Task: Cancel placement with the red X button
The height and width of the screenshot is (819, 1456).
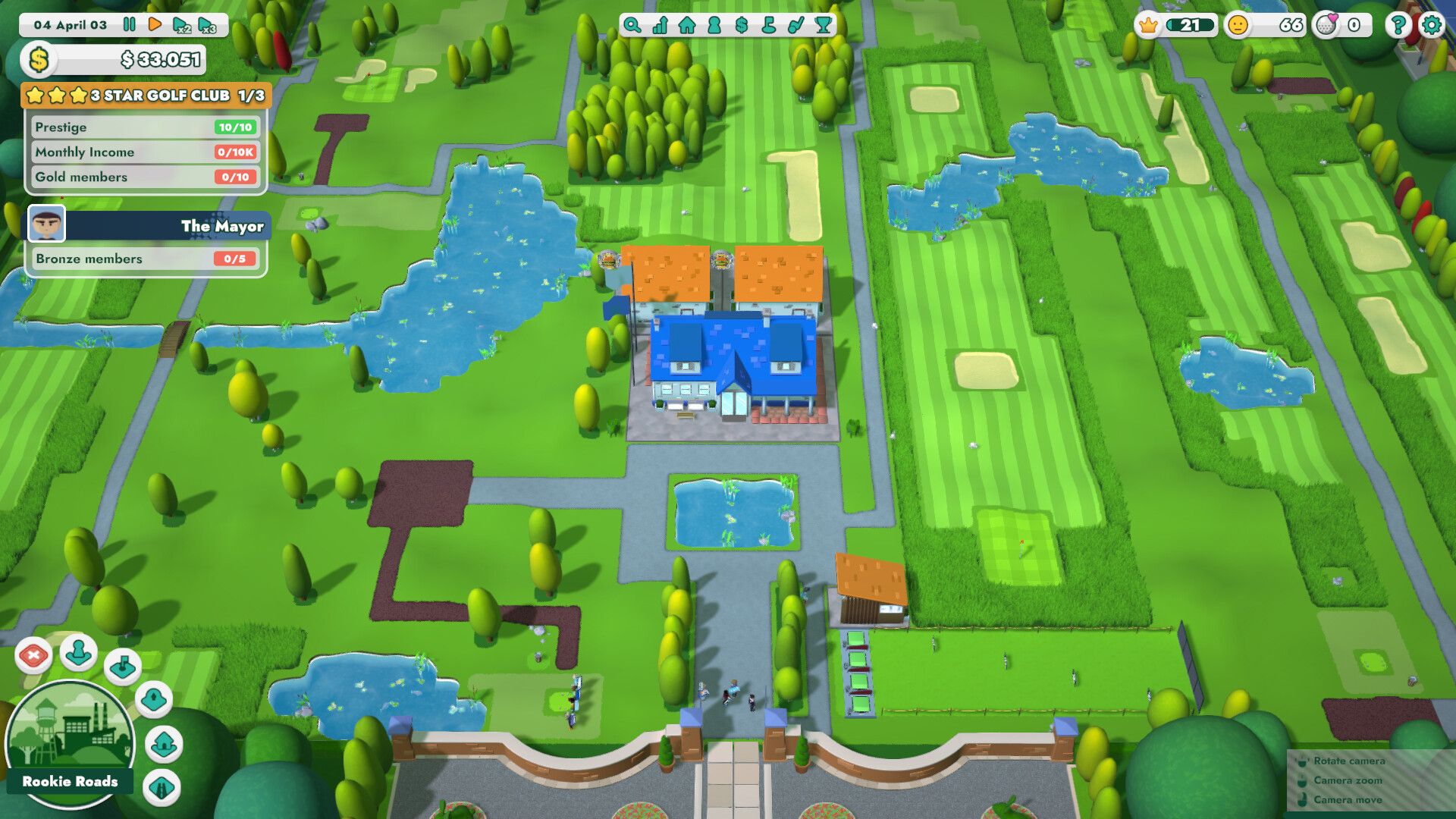Action: click(33, 657)
